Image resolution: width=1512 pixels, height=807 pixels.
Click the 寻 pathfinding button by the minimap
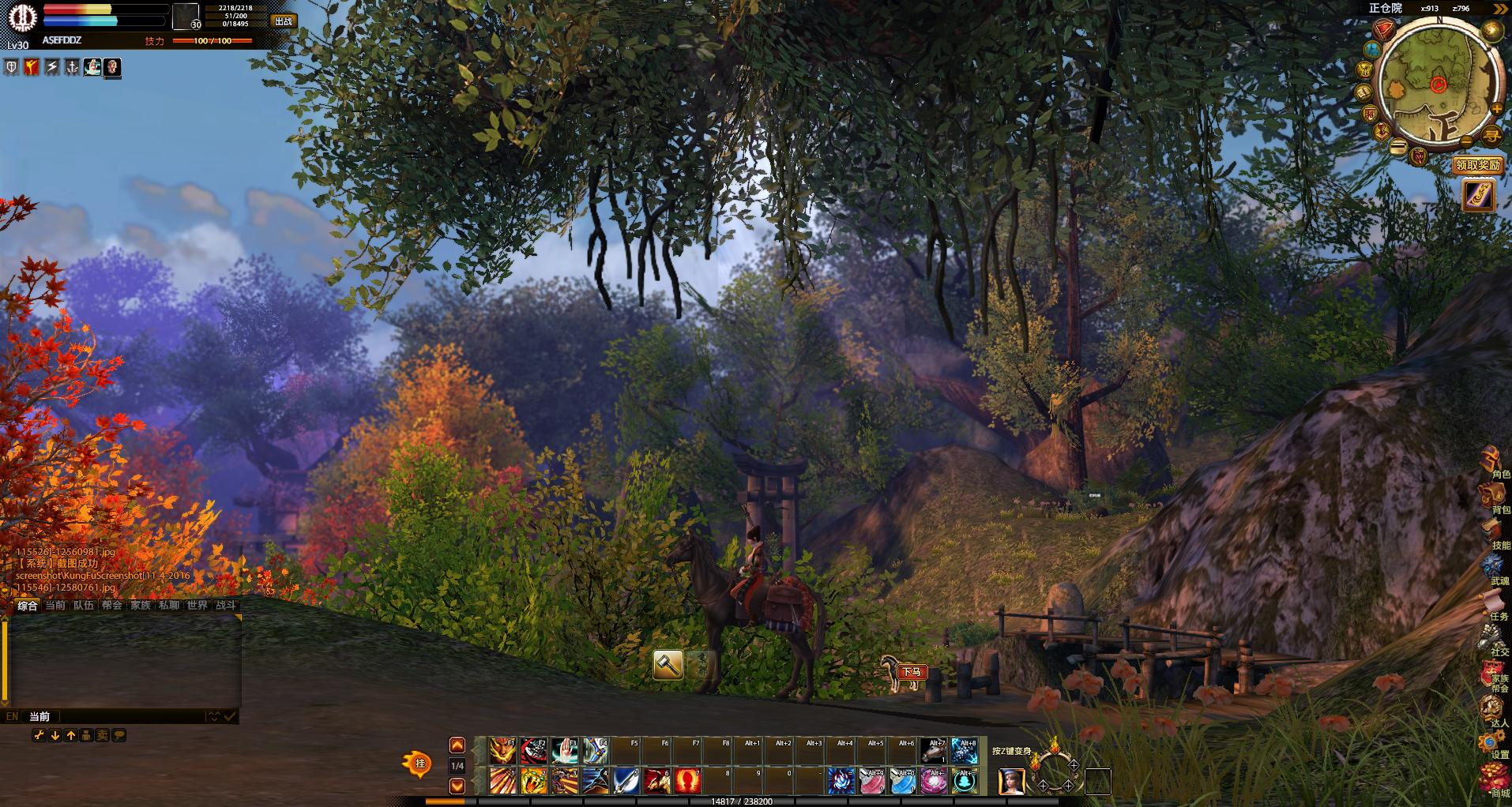click(x=1491, y=136)
